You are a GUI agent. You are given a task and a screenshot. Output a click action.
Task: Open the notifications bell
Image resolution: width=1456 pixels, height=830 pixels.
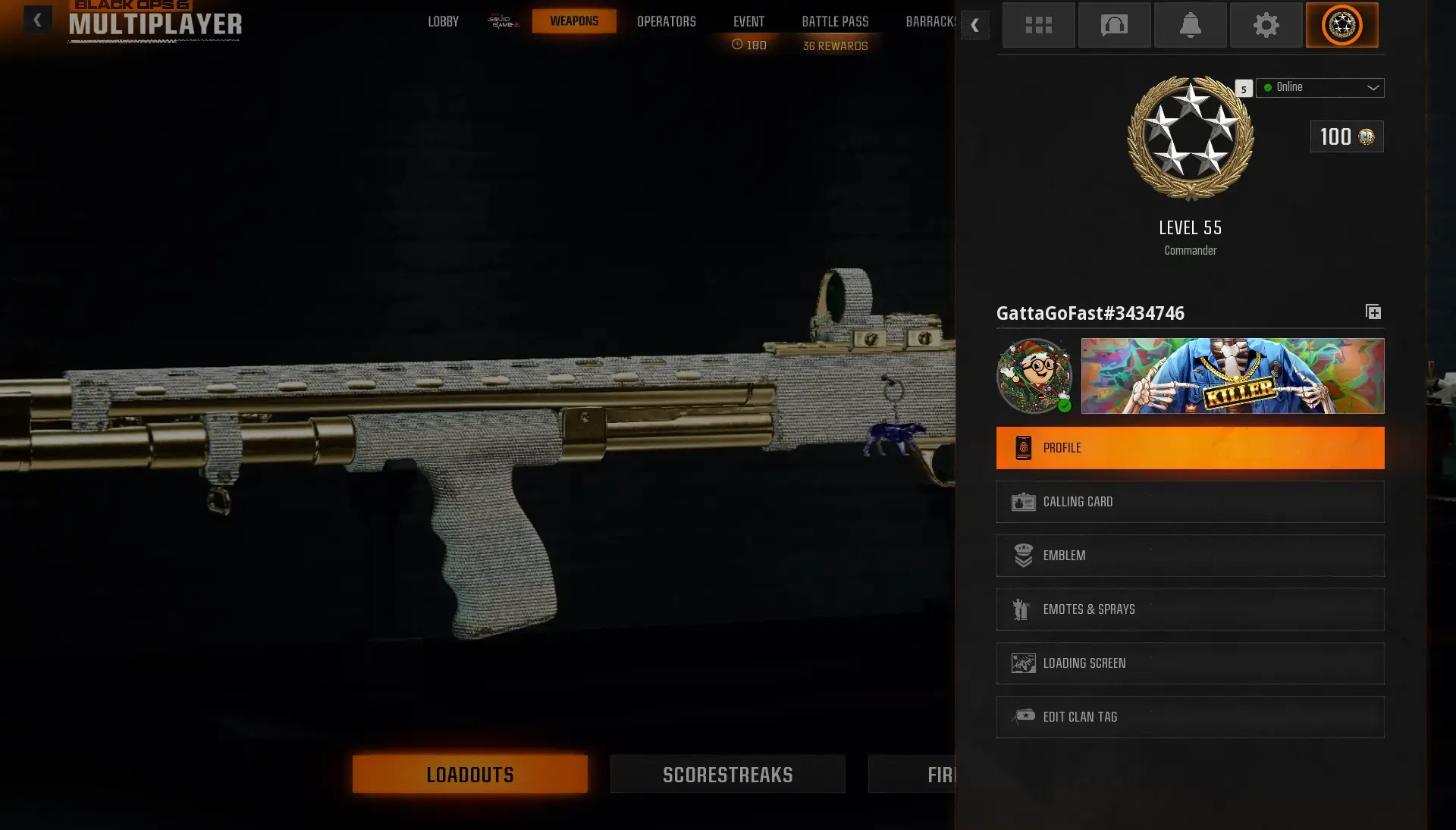(1190, 25)
